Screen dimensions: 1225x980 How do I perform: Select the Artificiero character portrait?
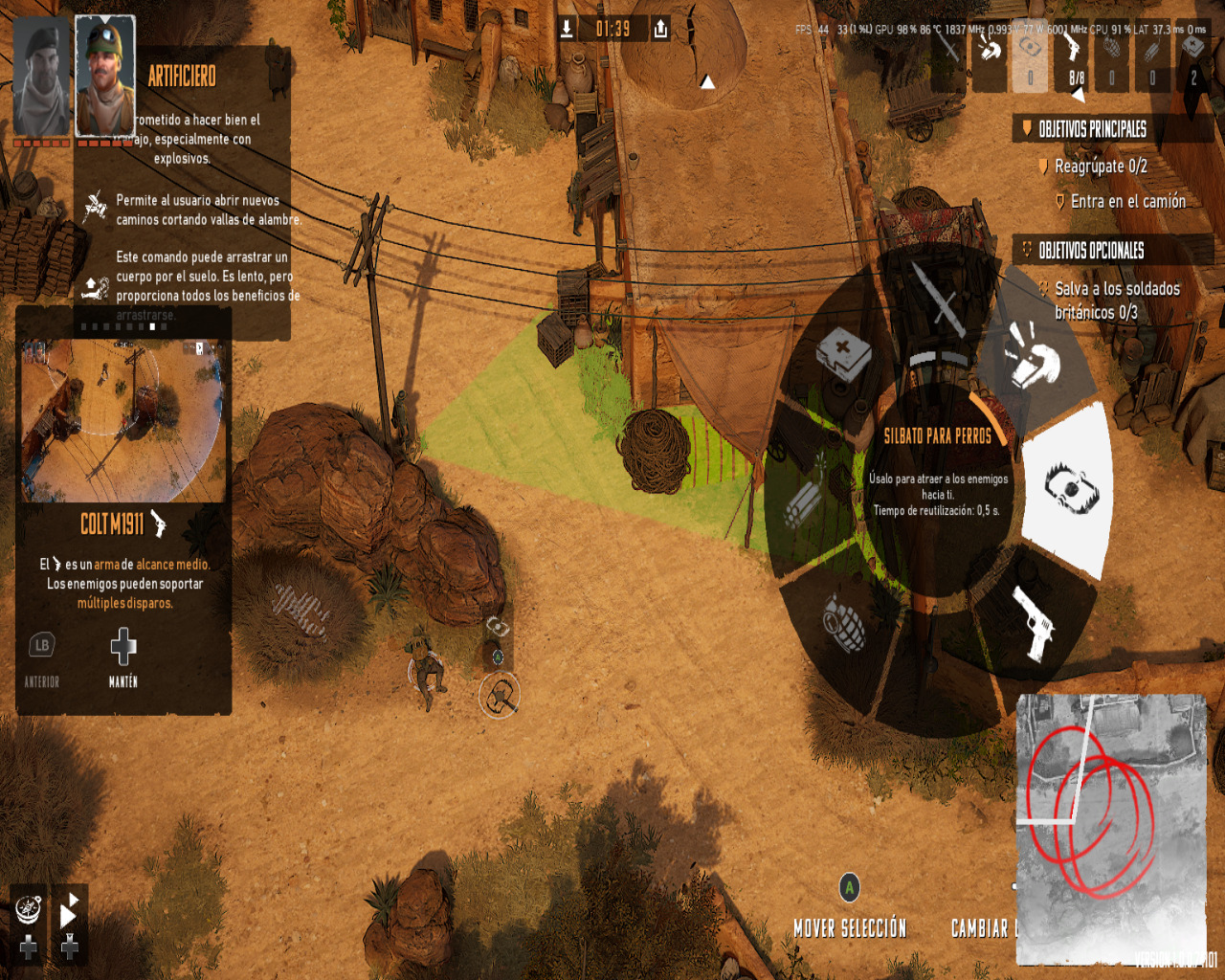pos(105,77)
